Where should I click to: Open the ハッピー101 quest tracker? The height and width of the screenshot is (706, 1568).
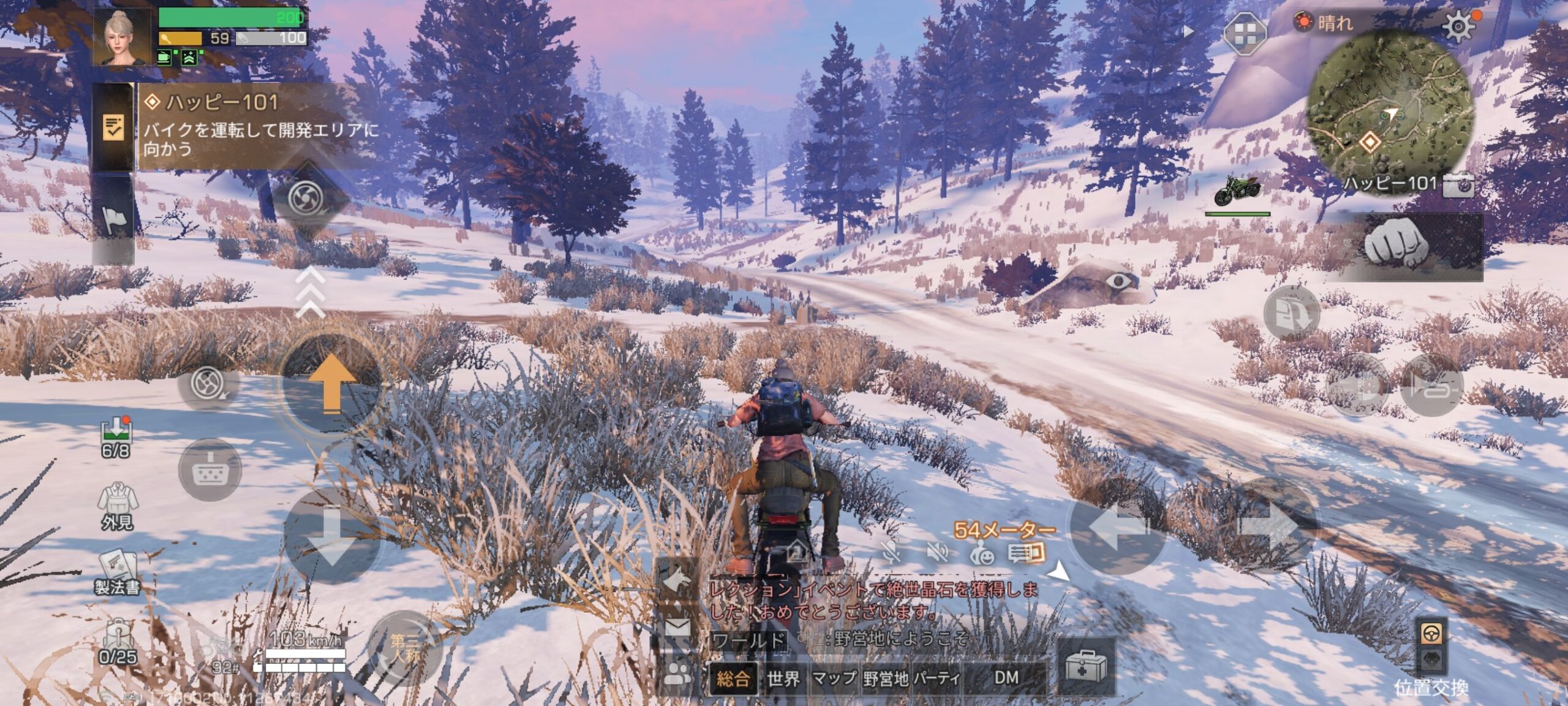tap(257, 126)
